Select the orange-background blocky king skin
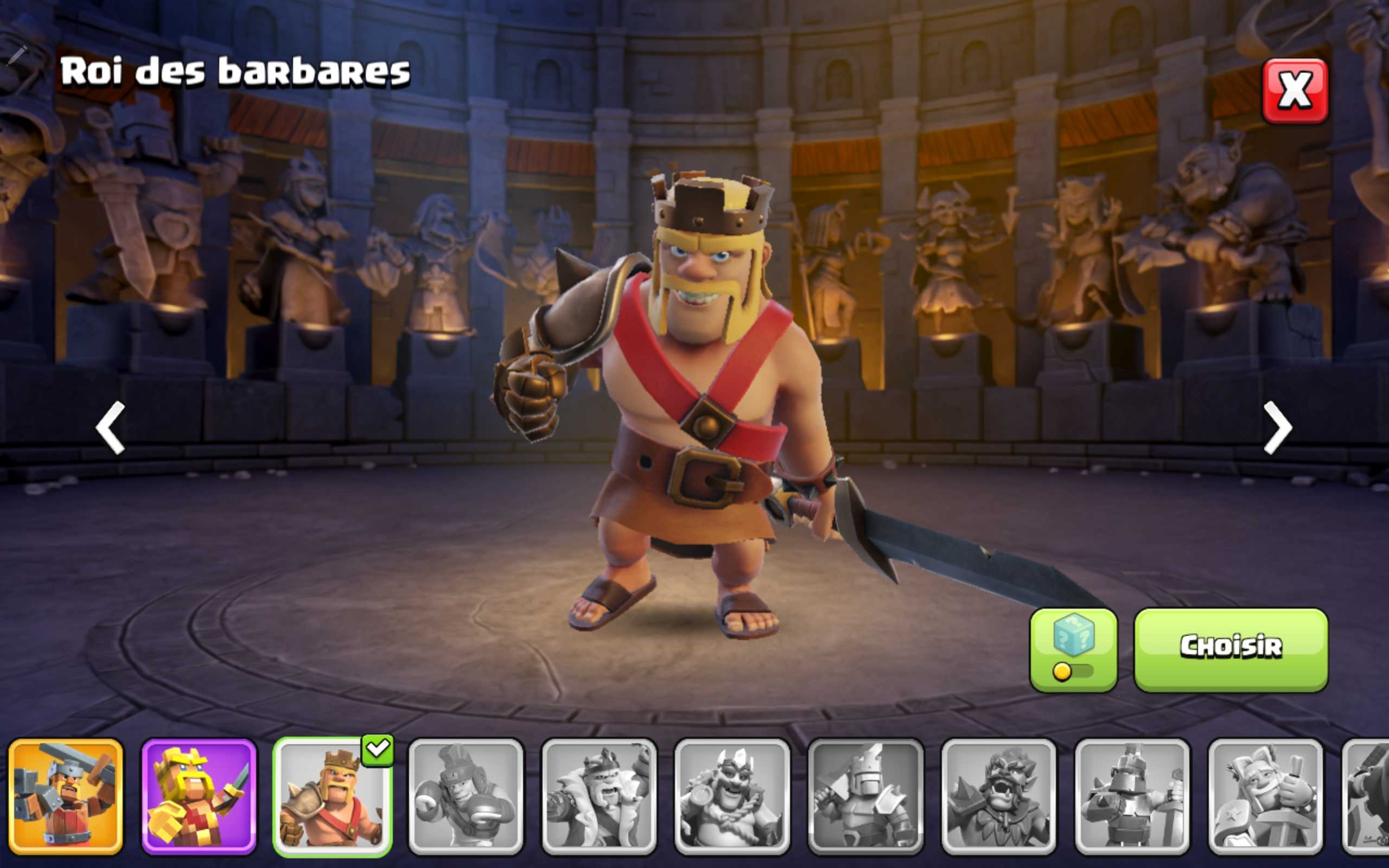1389x868 pixels. coord(66,796)
